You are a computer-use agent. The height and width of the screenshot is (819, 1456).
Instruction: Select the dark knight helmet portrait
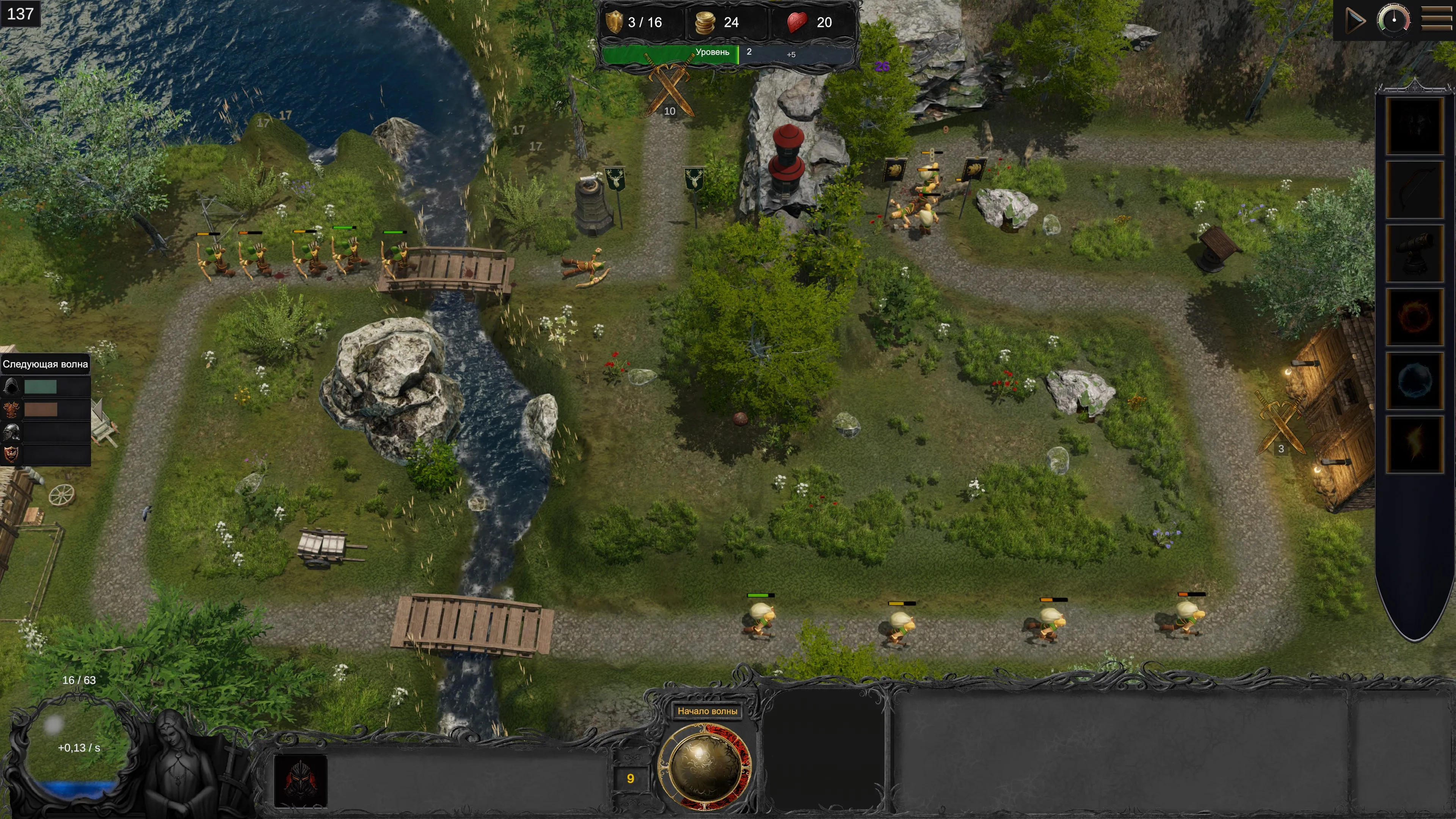[x=300, y=781]
